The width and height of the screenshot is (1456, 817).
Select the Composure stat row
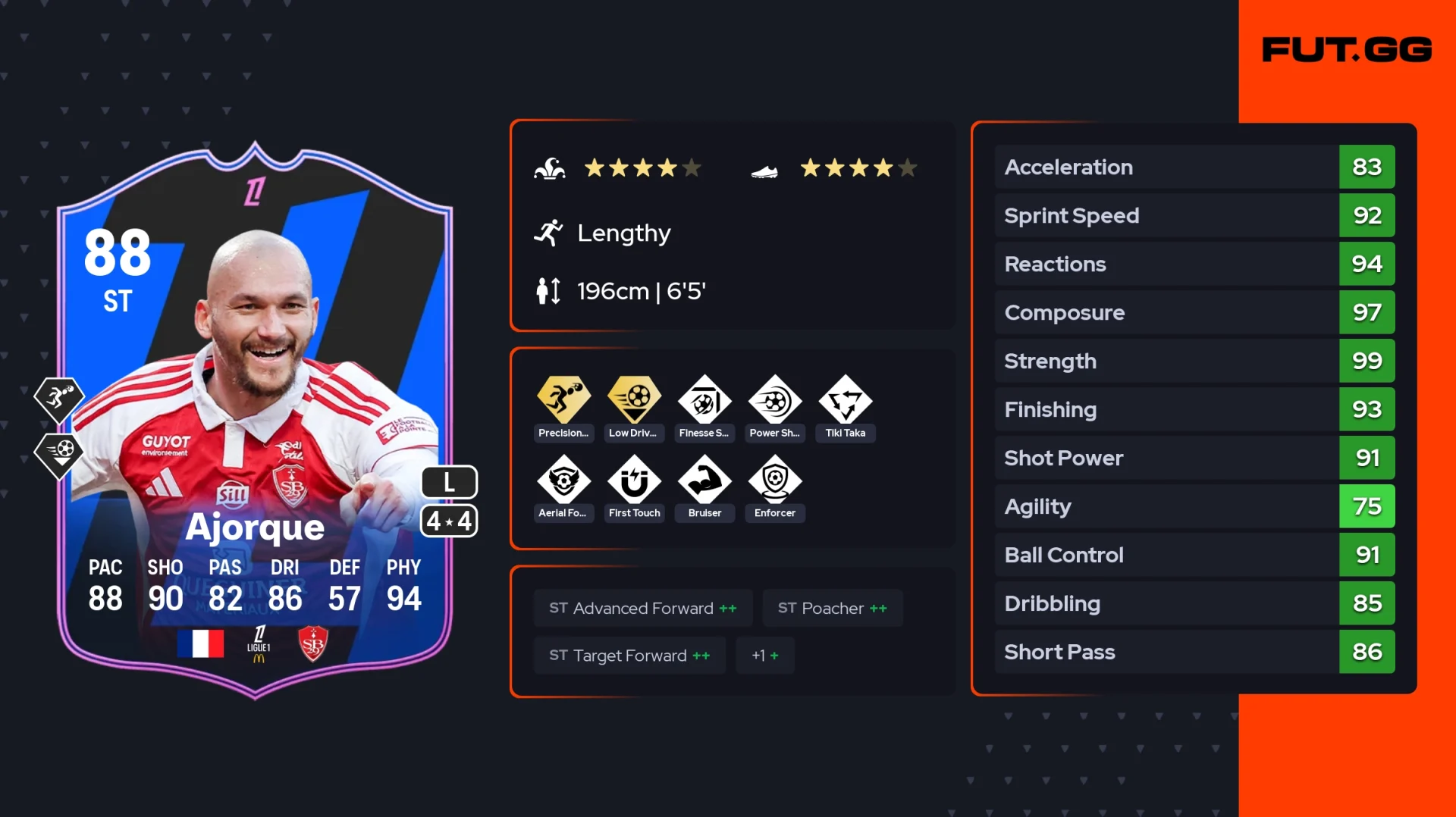1194,312
